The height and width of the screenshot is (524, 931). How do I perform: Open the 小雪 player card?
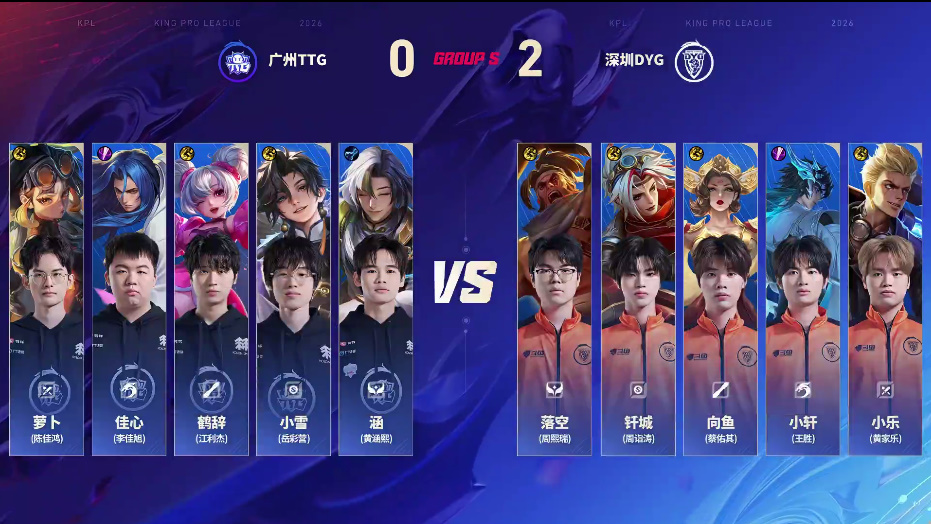tap(293, 300)
